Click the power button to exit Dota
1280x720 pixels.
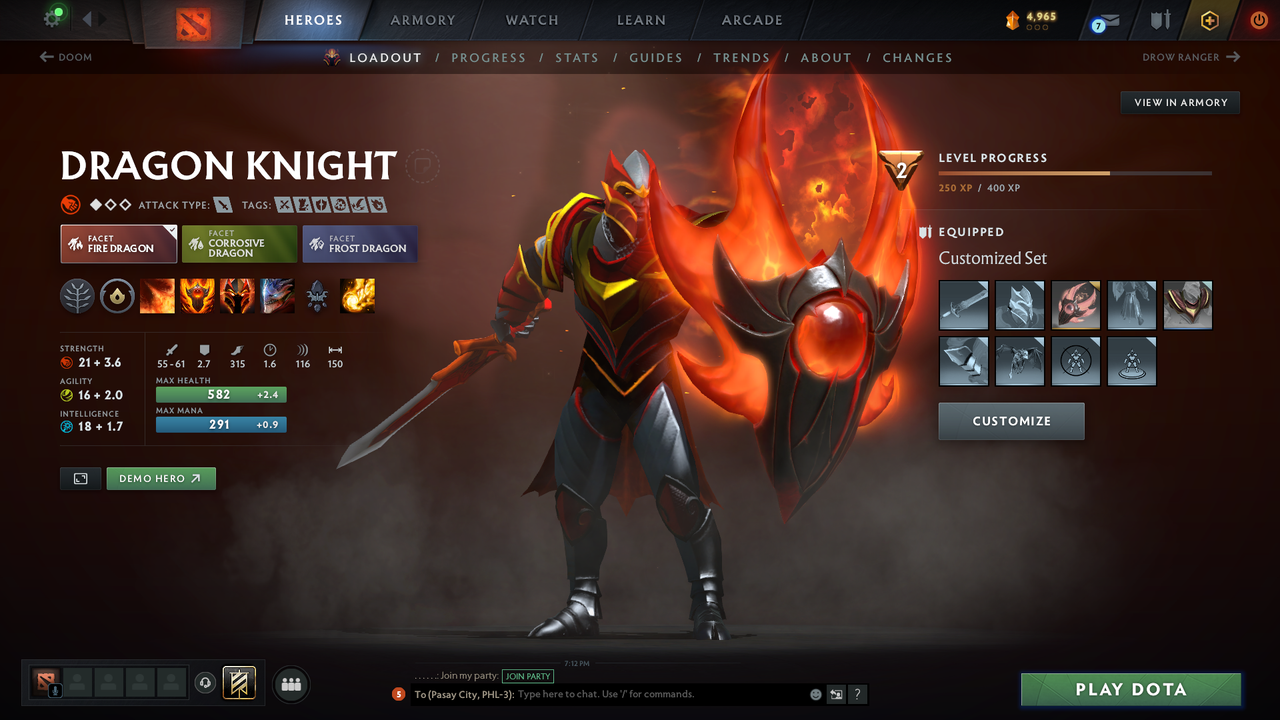click(1258, 20)
